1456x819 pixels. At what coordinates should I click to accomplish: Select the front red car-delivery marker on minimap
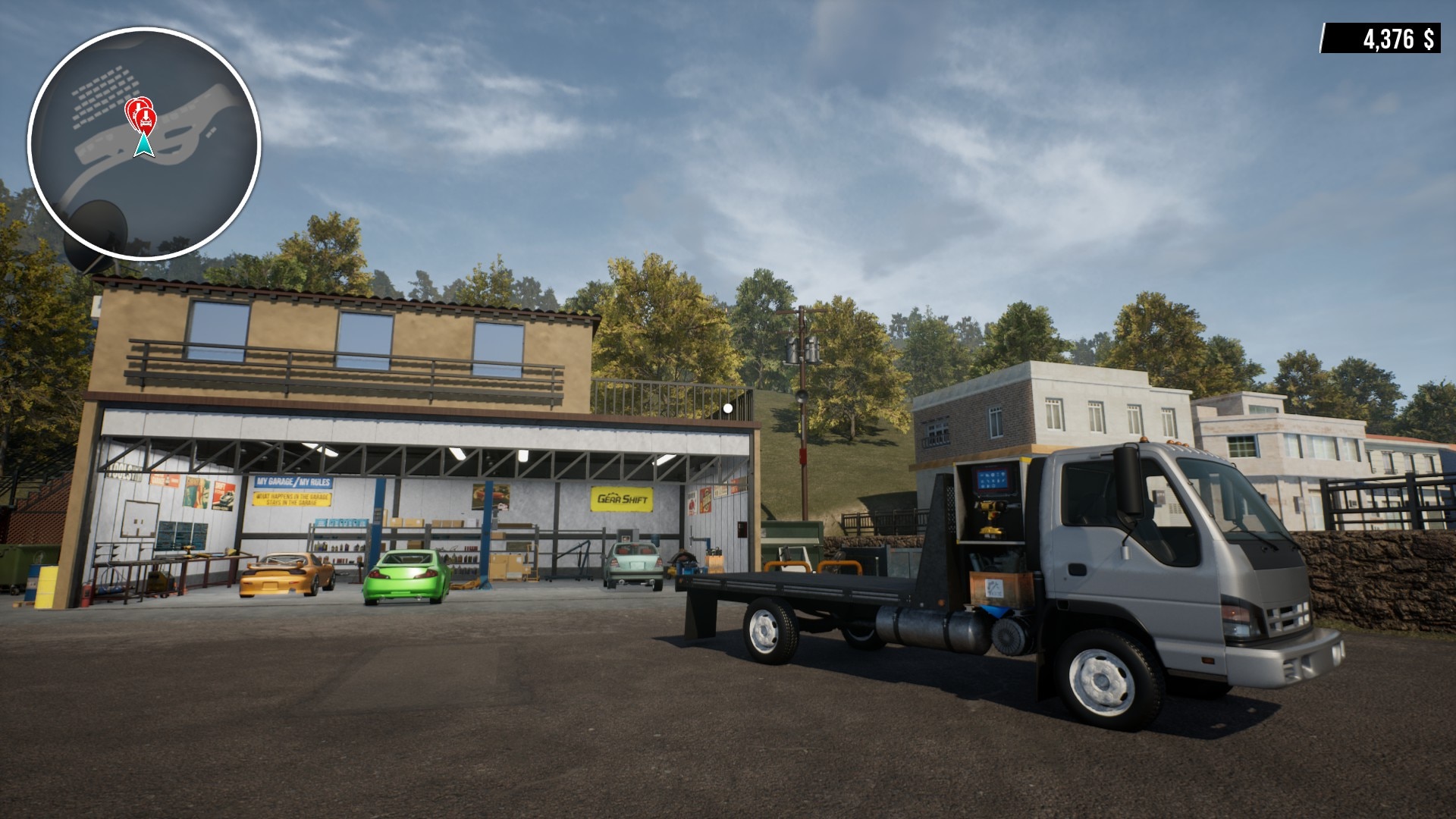coord(145,118)
